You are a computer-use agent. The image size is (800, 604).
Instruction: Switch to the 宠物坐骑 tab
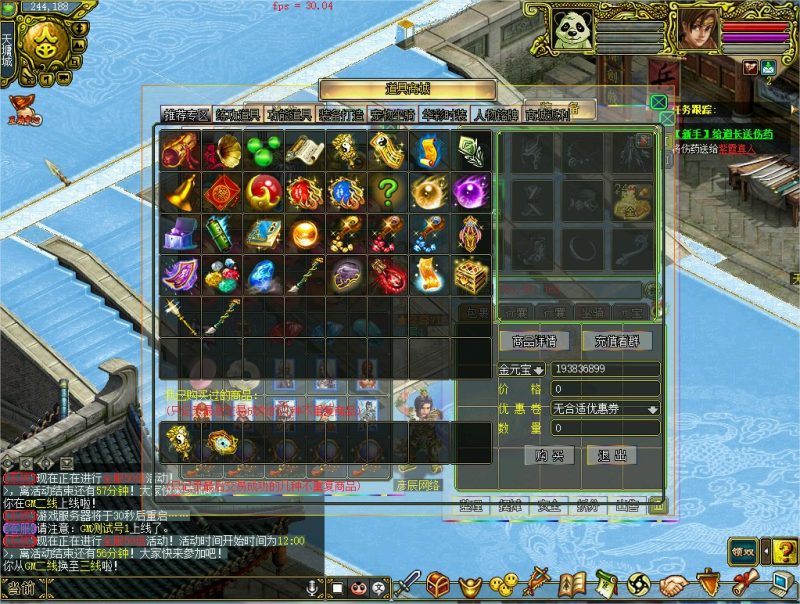[393, 114]
